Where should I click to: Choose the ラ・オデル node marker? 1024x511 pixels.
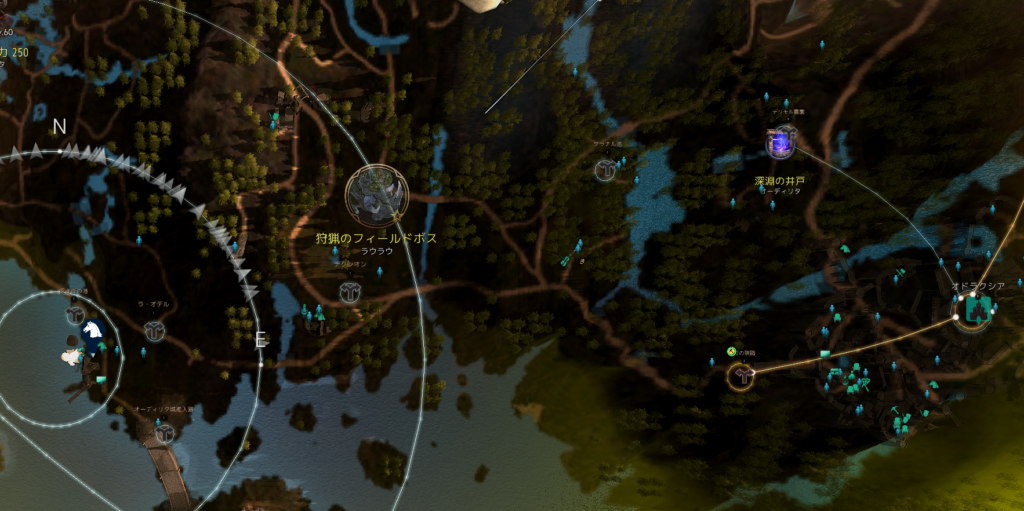coord(154,329)
